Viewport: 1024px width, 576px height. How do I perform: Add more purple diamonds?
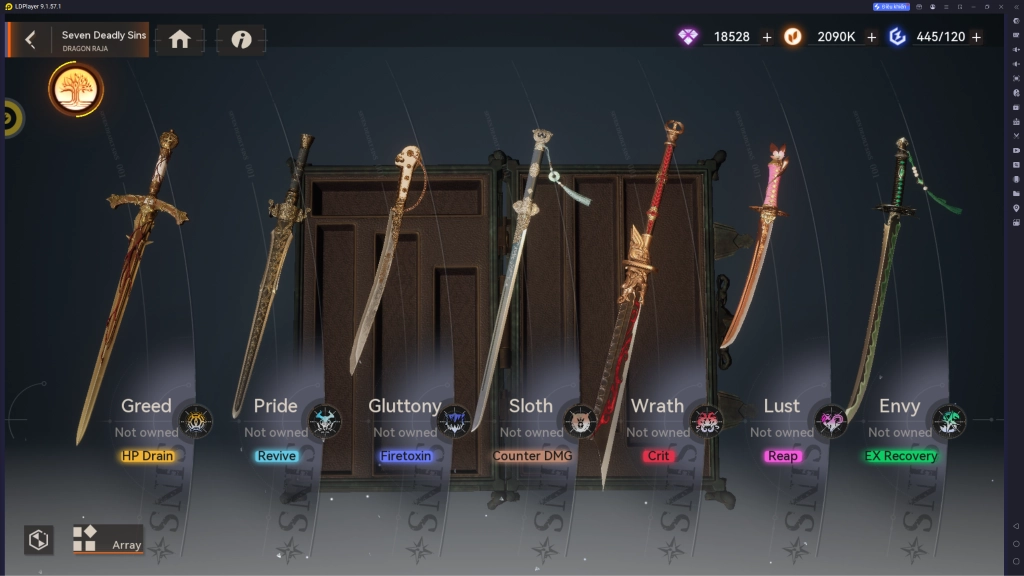(767, 37)
